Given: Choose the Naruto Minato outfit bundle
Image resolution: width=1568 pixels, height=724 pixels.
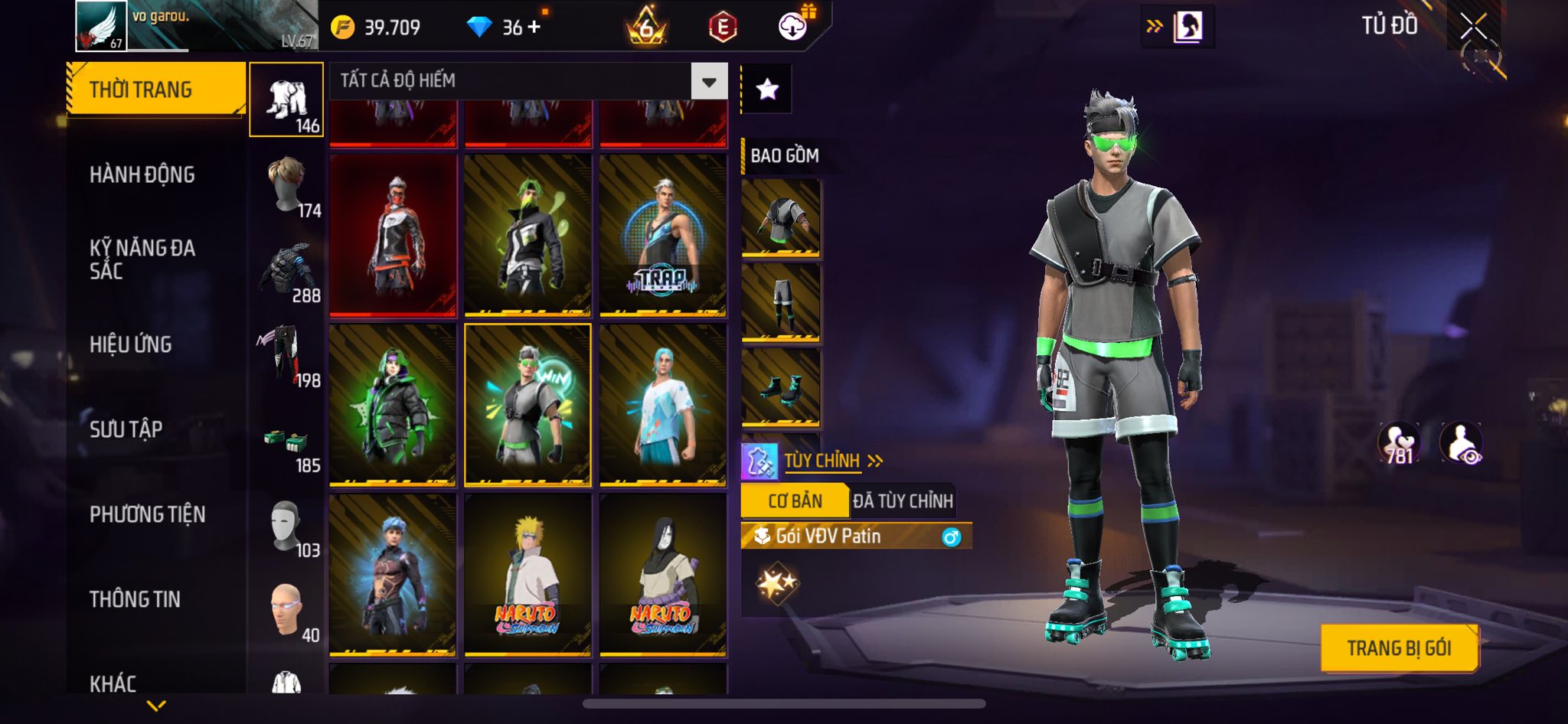Looking at the screenshot, I should pos(528,575).
